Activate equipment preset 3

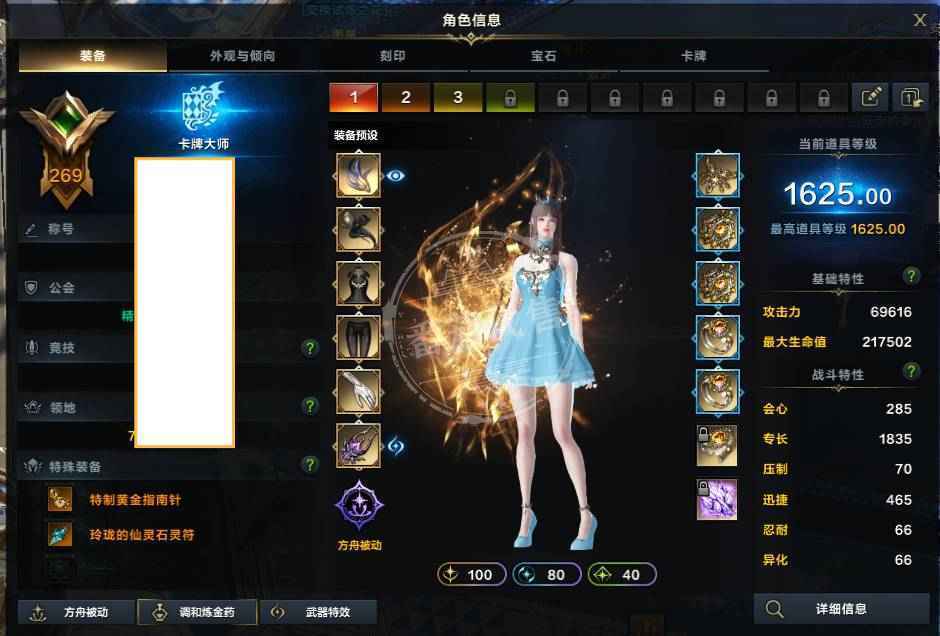[458, 97]
